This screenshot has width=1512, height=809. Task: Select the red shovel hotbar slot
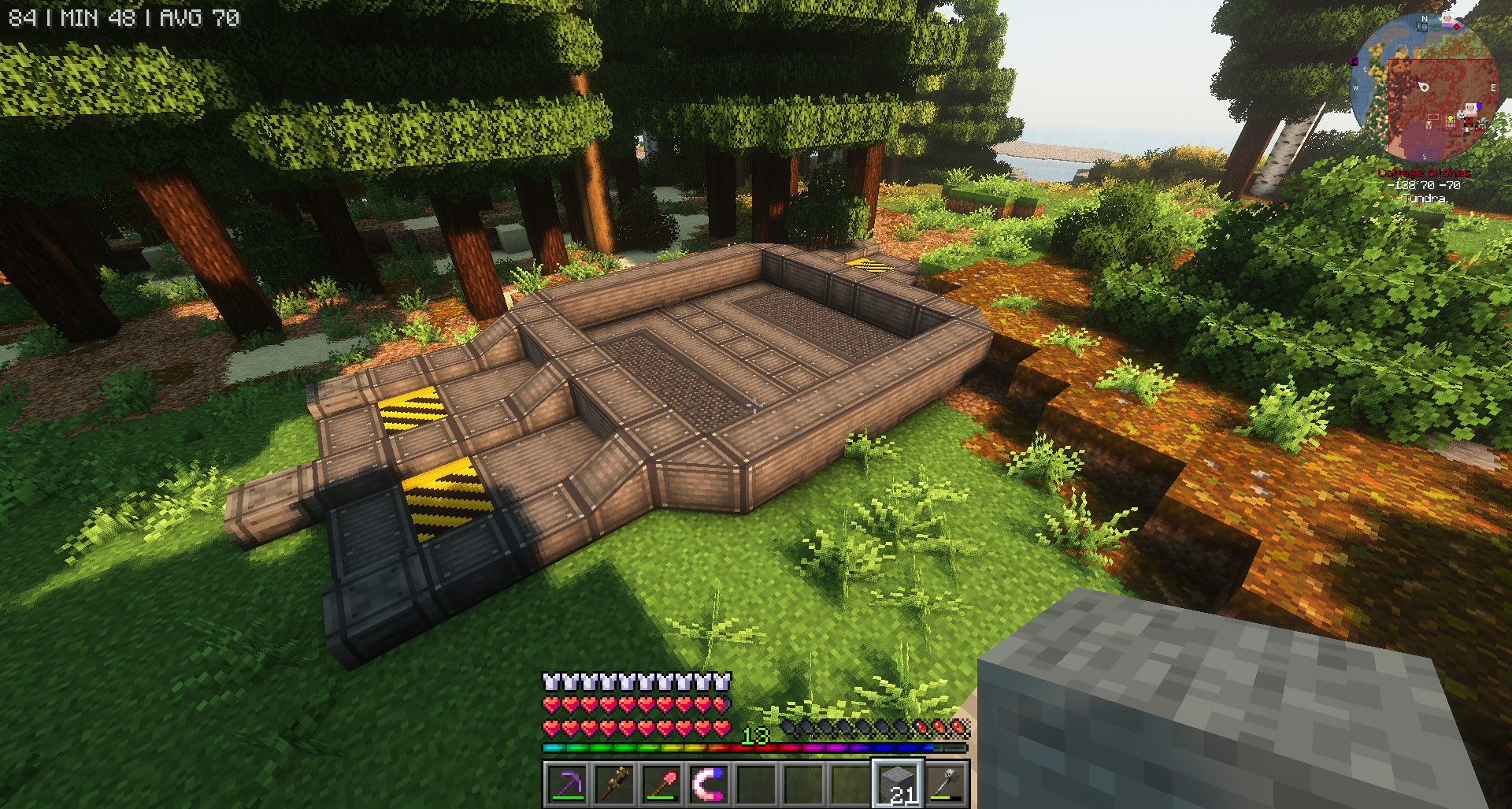point(661,785)
